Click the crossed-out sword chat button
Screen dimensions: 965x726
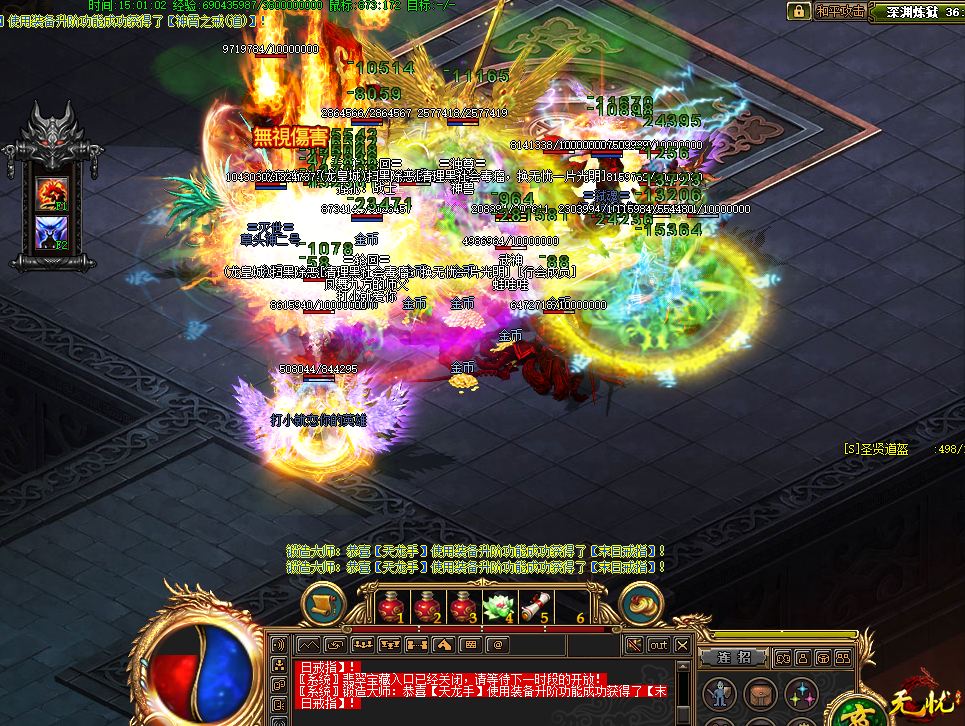(x=634, y=645)
